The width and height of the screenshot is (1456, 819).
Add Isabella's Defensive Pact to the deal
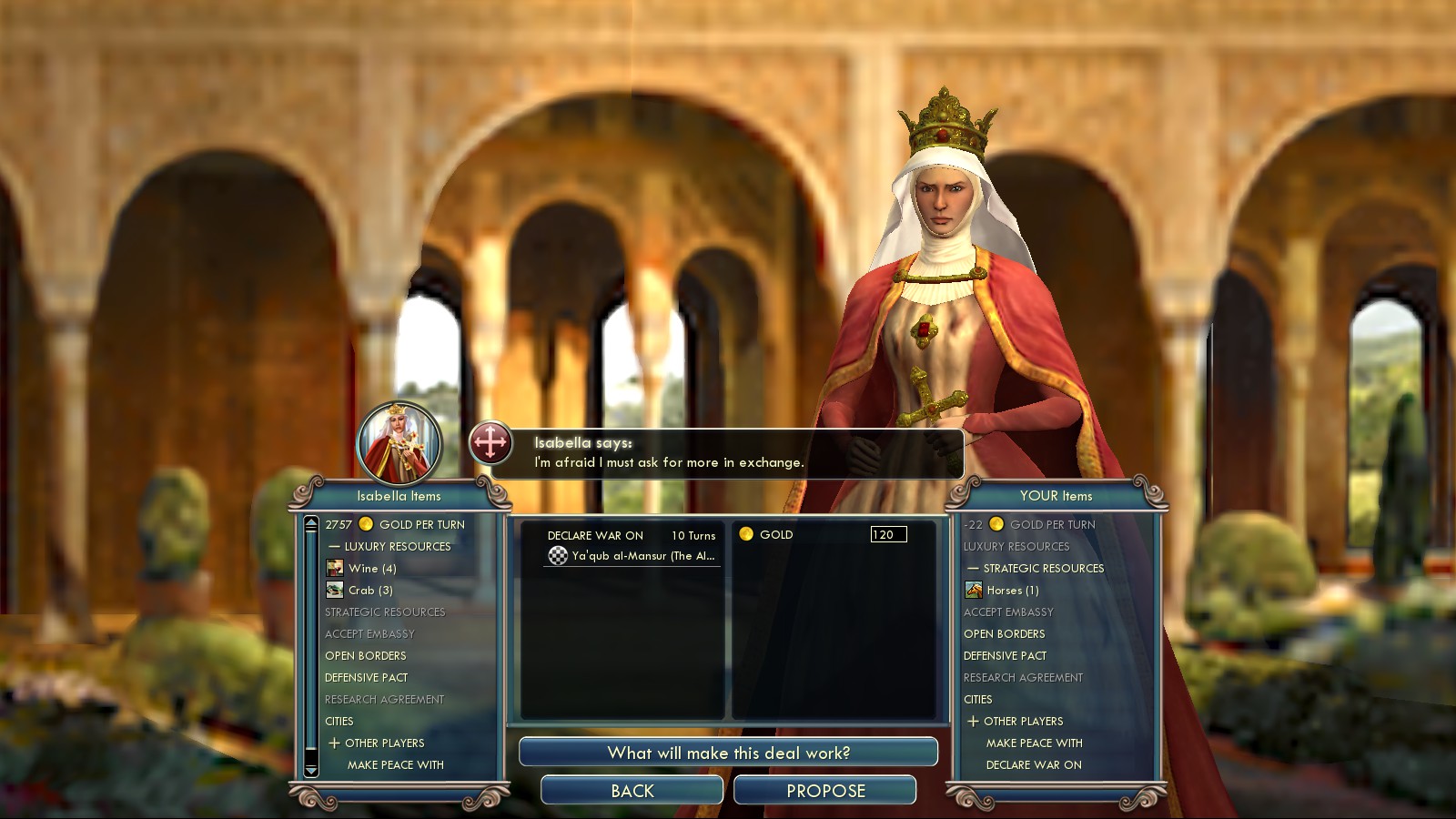point(366,678)
